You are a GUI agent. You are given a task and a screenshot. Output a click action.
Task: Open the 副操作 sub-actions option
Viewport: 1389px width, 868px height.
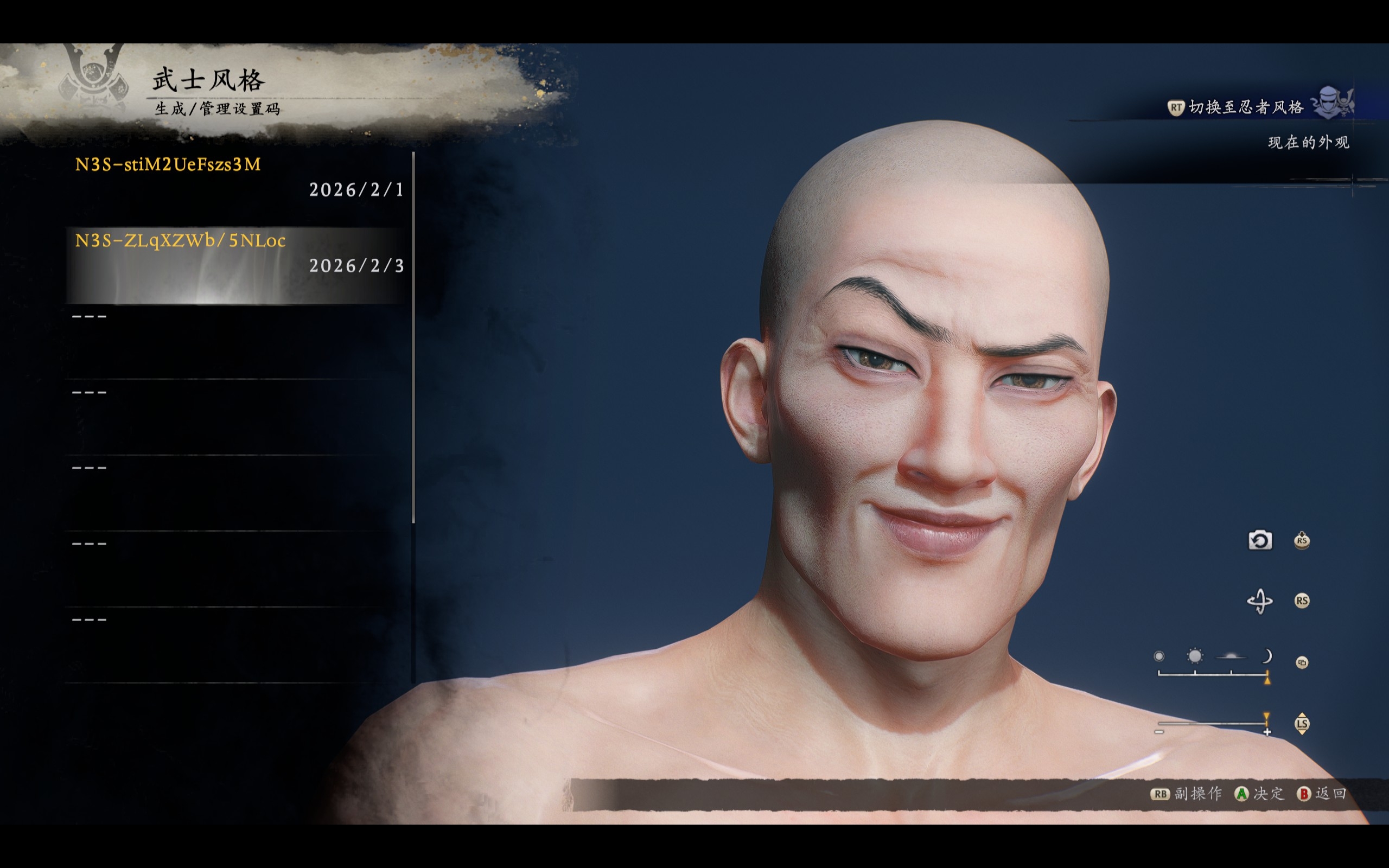click(x=1197, y=793)
